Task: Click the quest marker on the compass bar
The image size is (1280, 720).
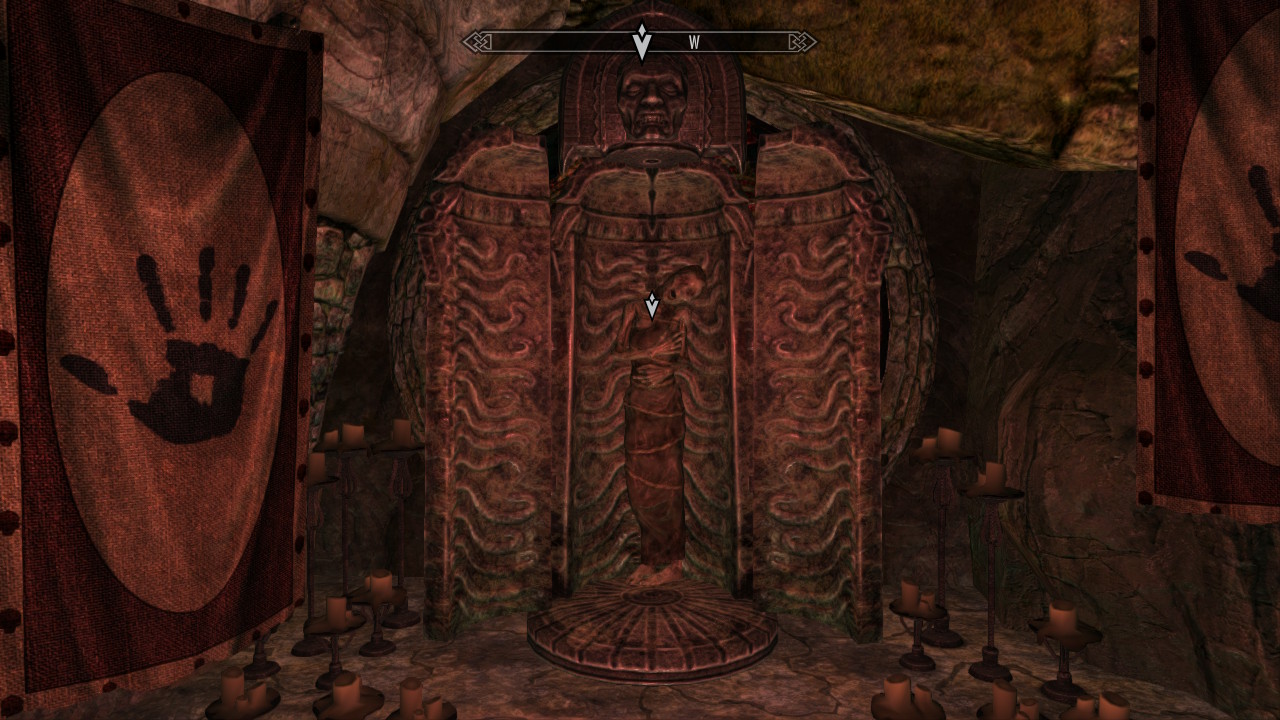Action: (642, 41)
